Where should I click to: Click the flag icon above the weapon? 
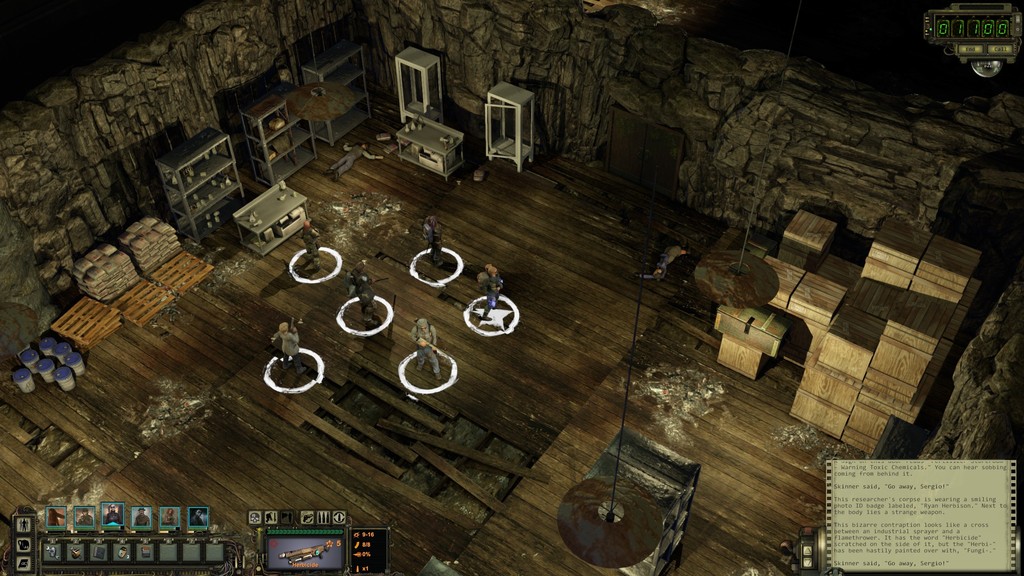coord(288,517)
